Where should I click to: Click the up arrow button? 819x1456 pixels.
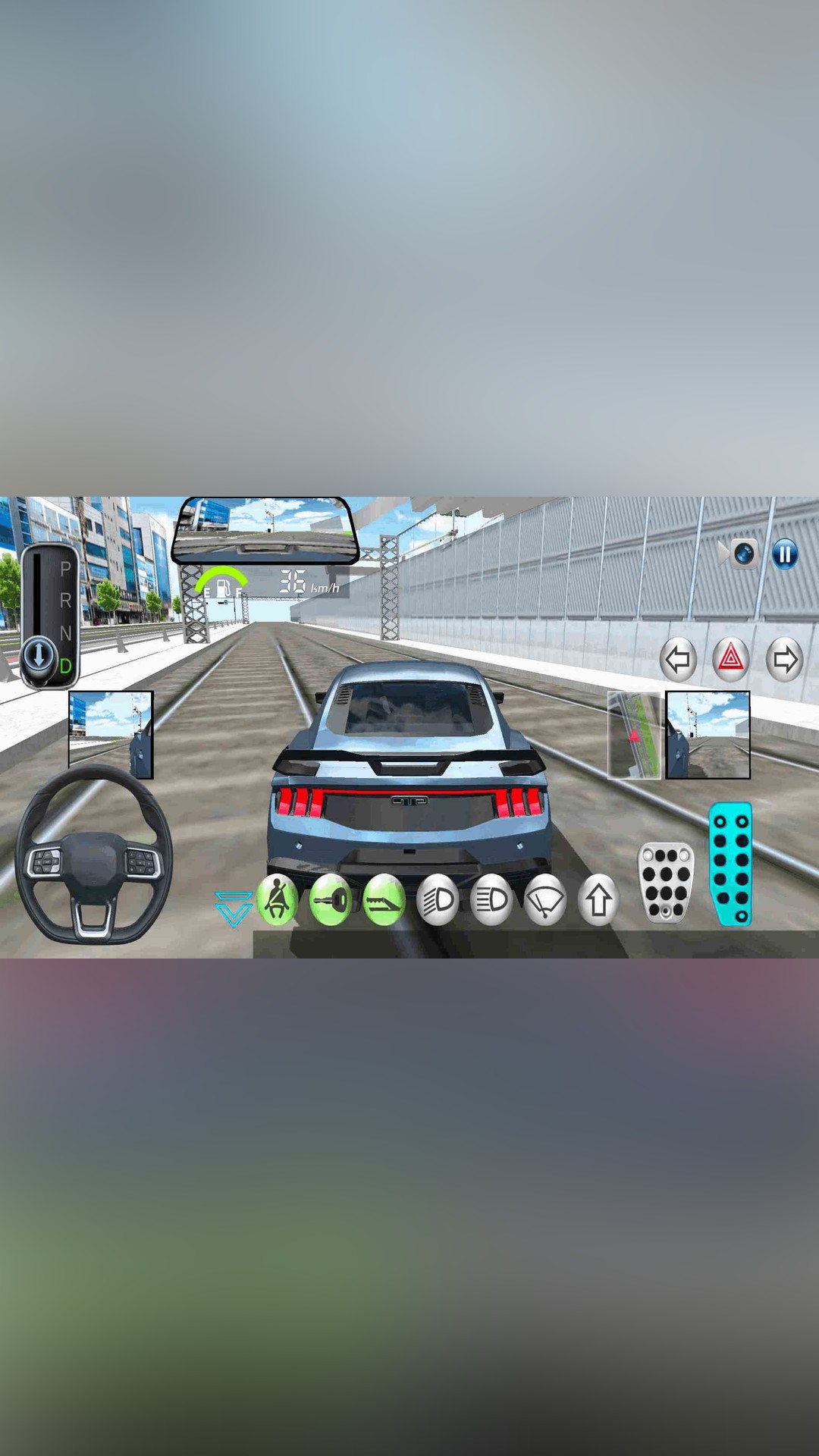(599, 900)
